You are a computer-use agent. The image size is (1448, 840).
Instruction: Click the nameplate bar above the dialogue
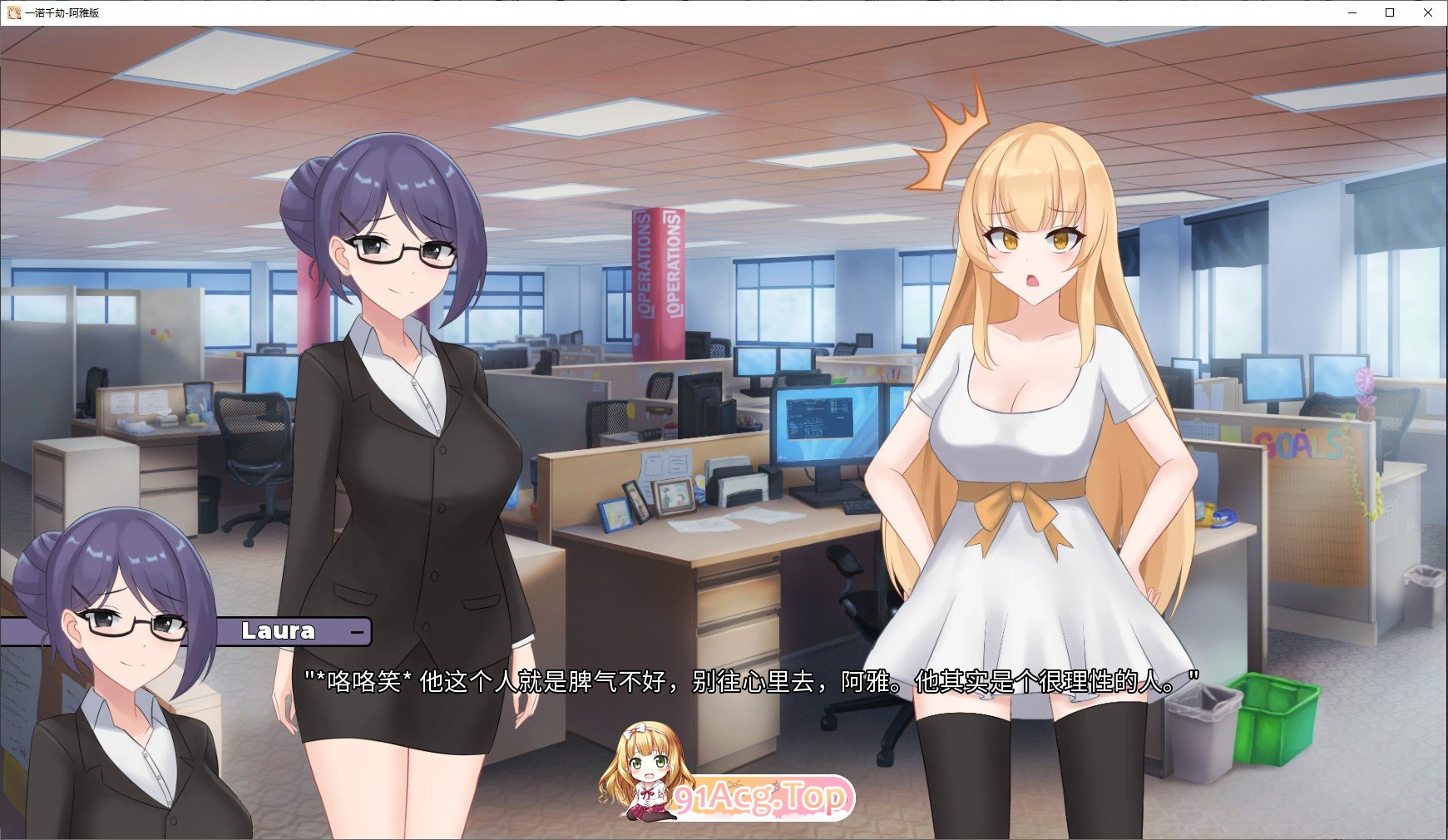(291, 631)
